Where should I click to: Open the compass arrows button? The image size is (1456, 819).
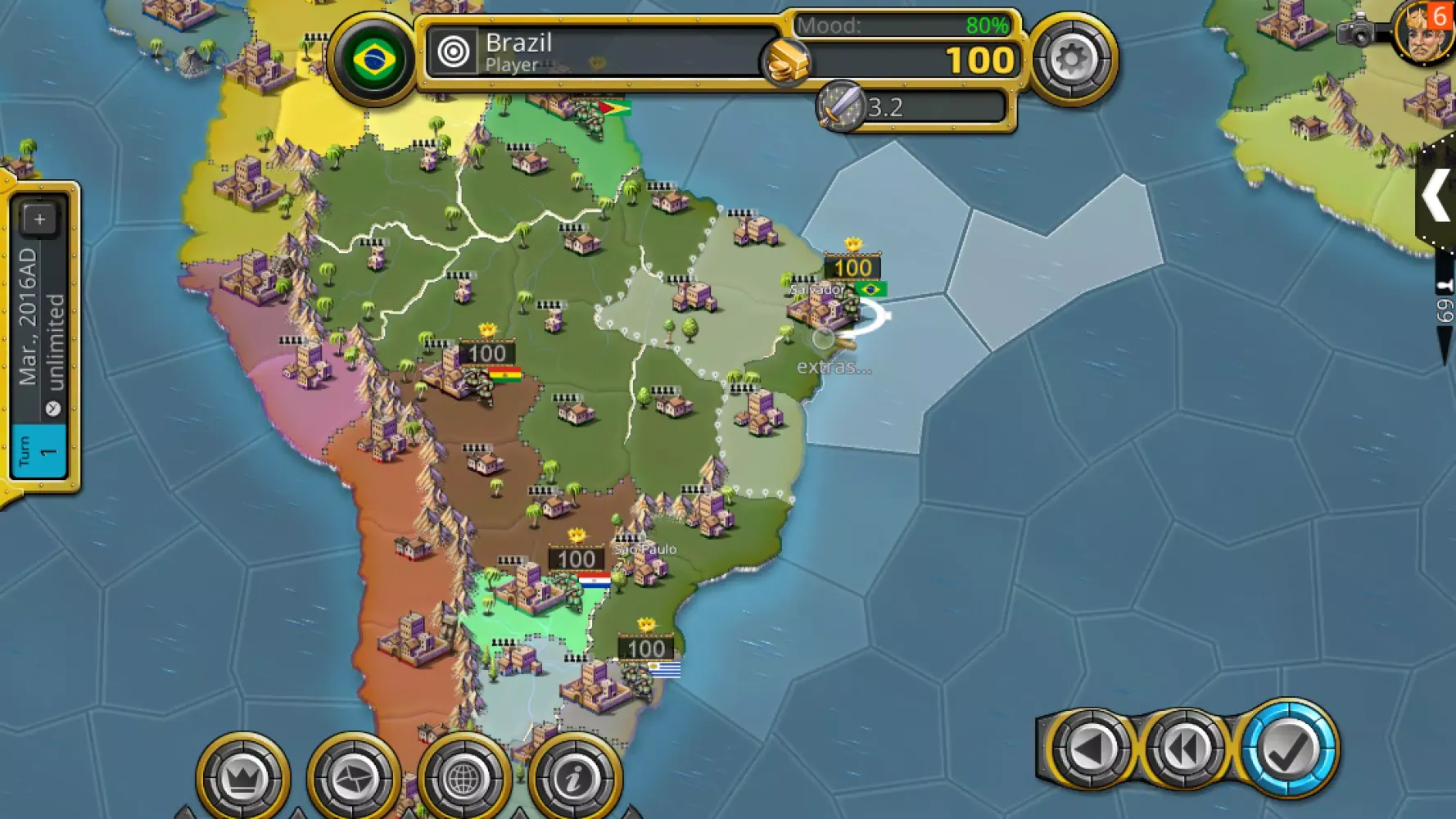click(x=353, y=777)
